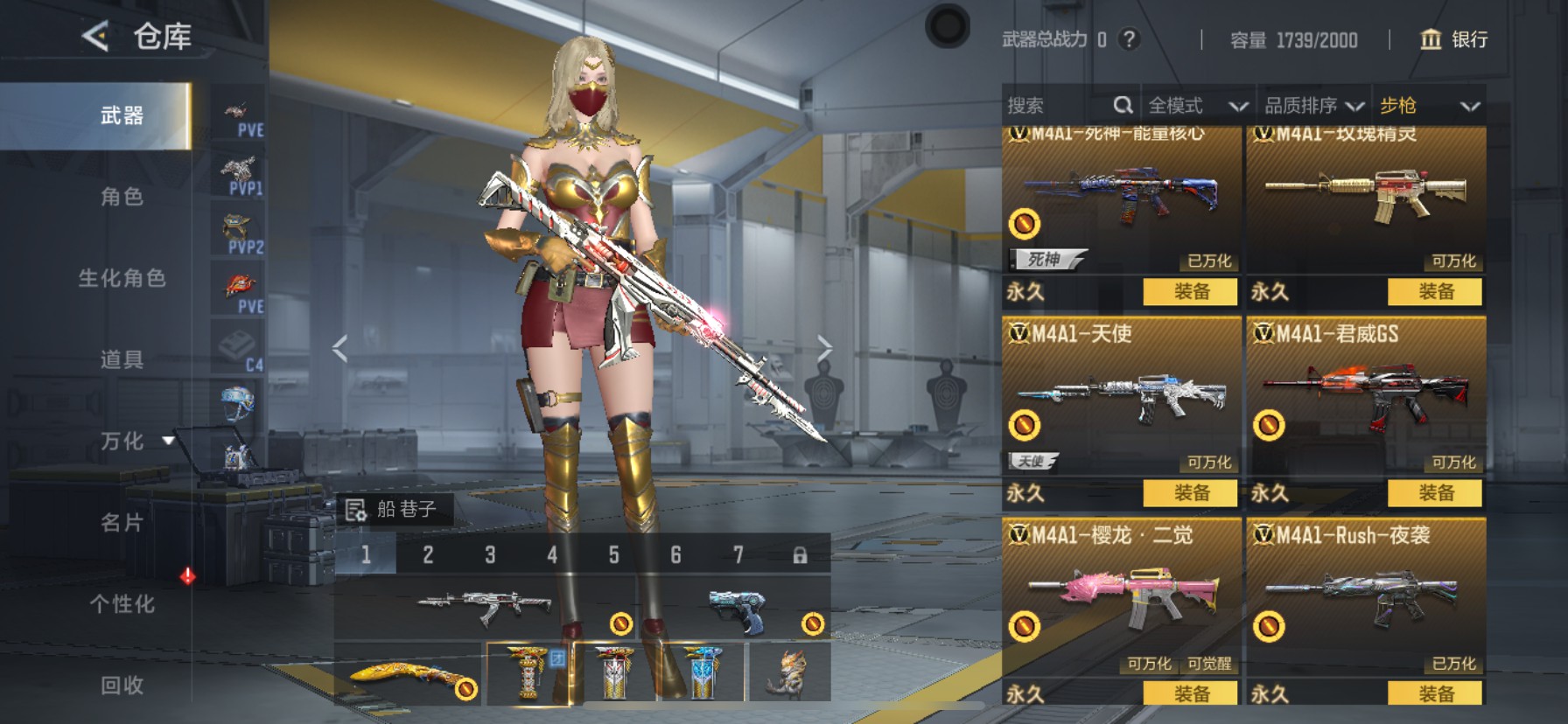1568x724 pixels.
Task: Click the 搜索 search field
Action: point(1059,106)
